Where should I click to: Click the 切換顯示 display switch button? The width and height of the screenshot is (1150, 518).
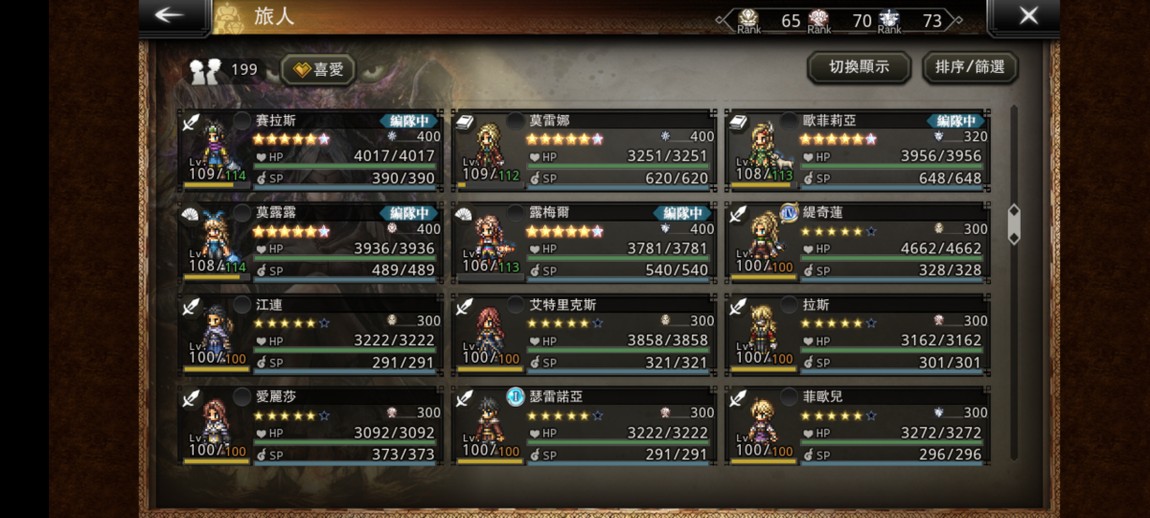tap(859, 68)
